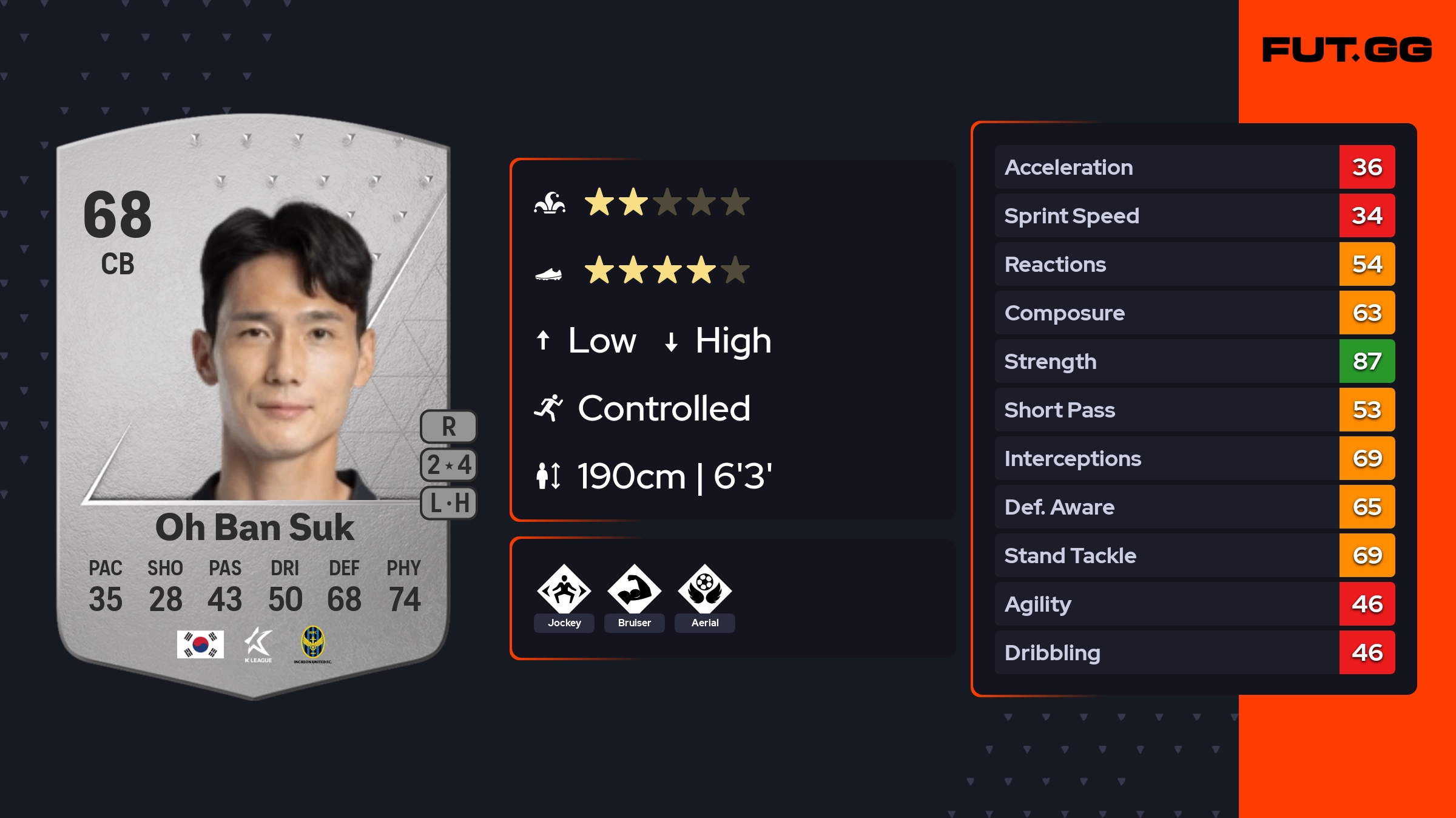The width and height of the screenshot is (1456, 818).
Task: Click the Stand Tackle stat row
Action: click(x=1194, y=555)
